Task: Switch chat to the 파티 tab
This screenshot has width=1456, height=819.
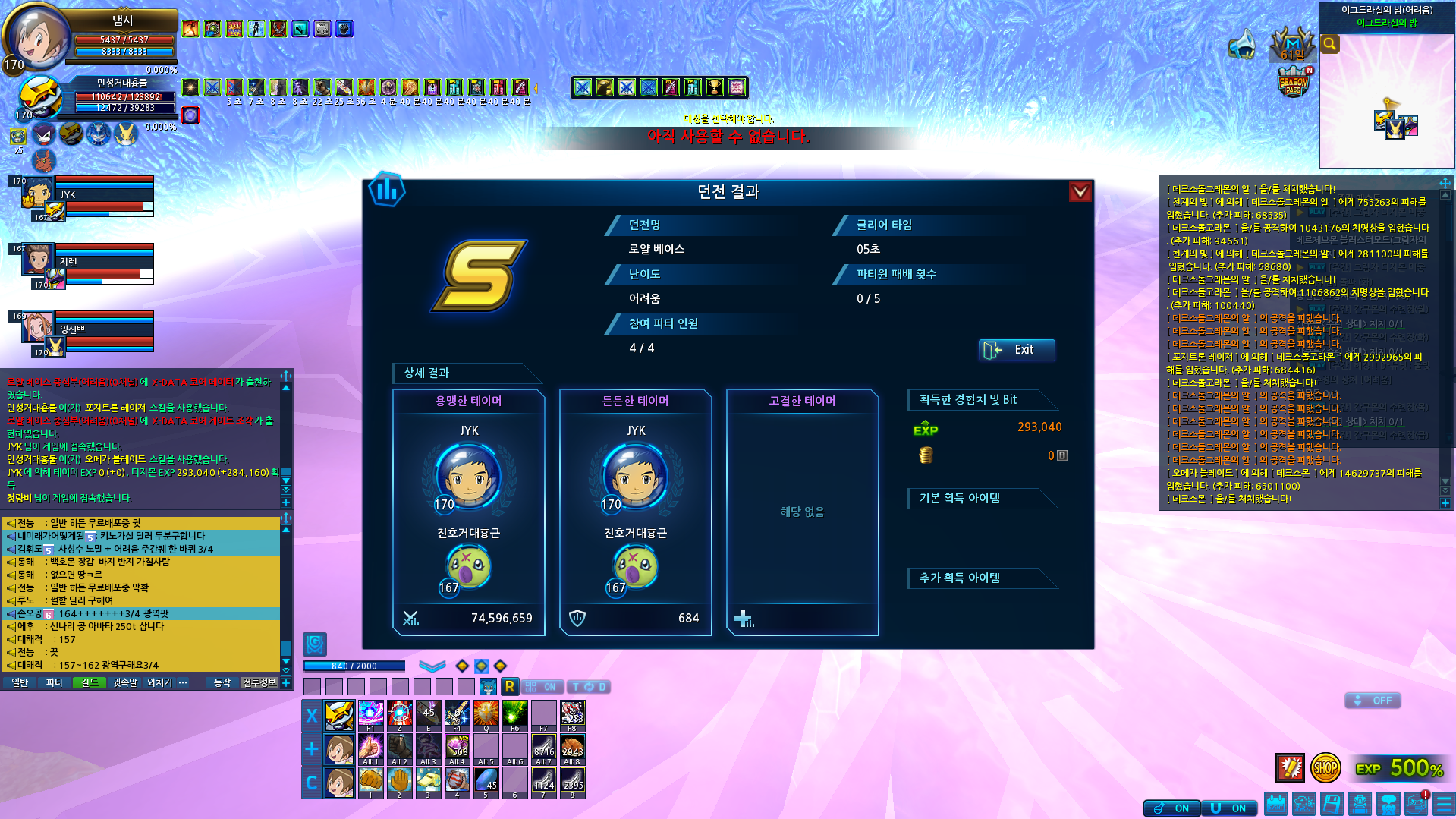Action: tap(54, 683)
